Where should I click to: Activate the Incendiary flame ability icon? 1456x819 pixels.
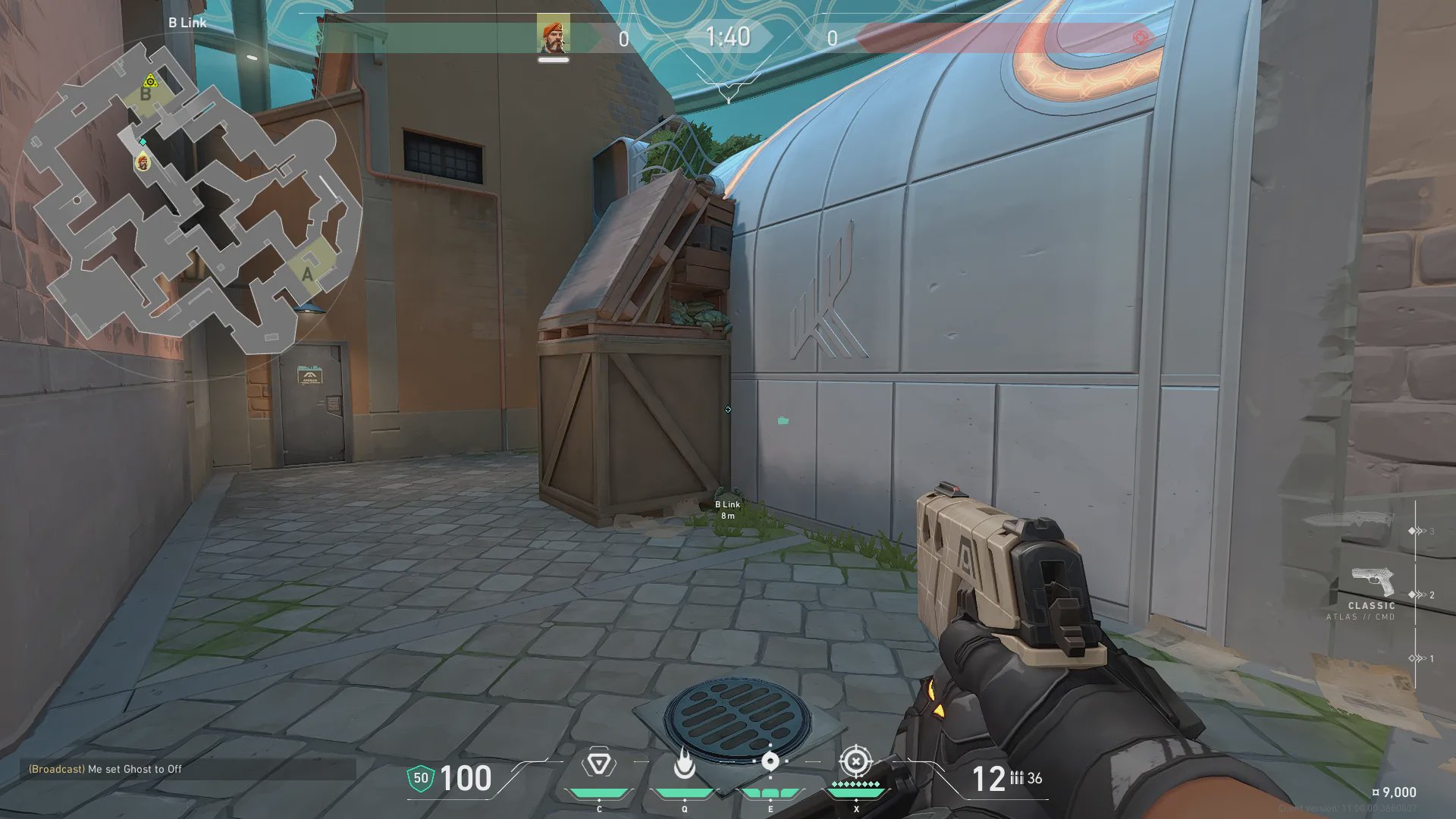[684, 764]
